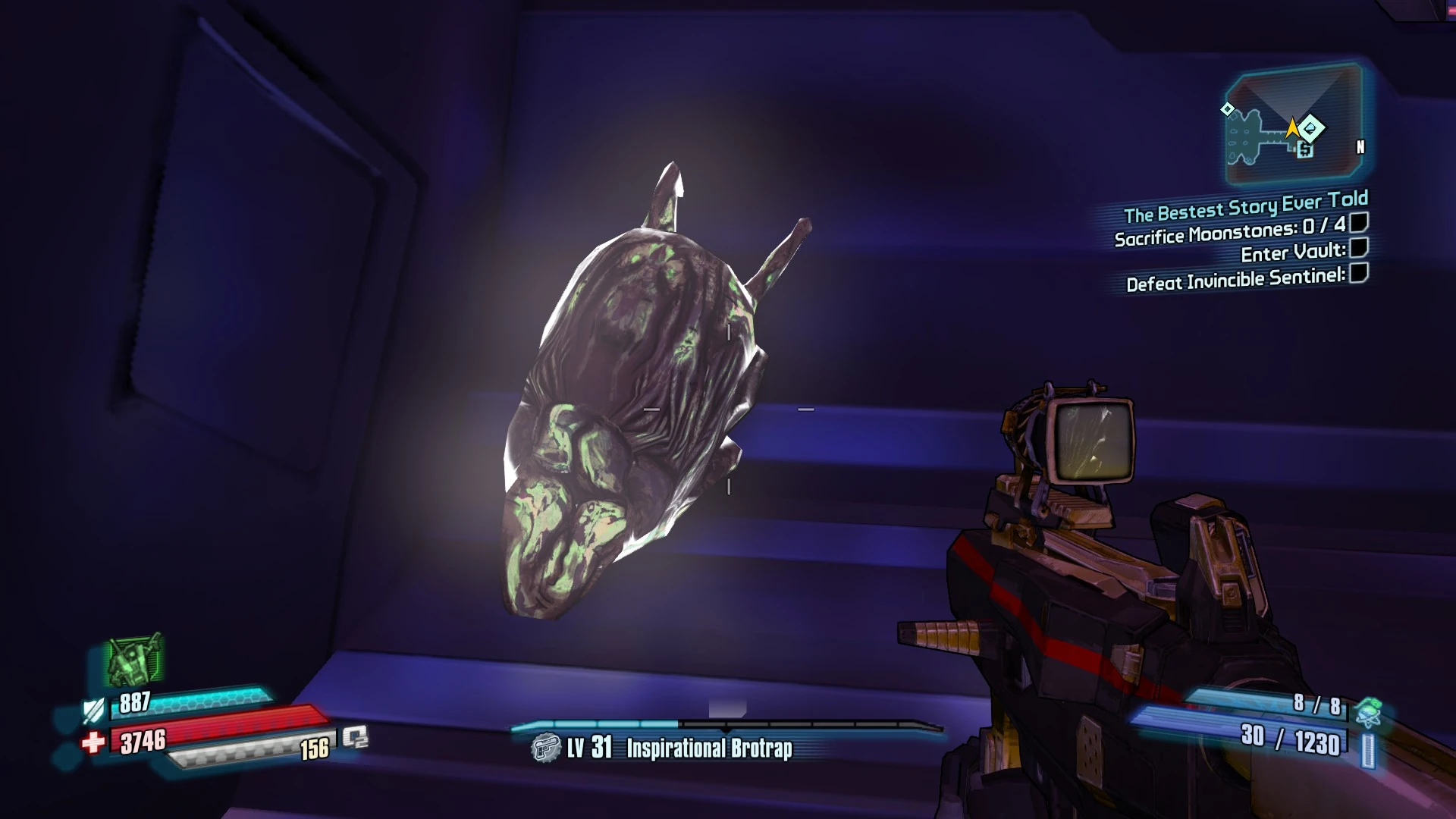Viewport: 1456px width, 819px height.
Task: Click the shield capacity bar
Action: (x=212, y=705)
